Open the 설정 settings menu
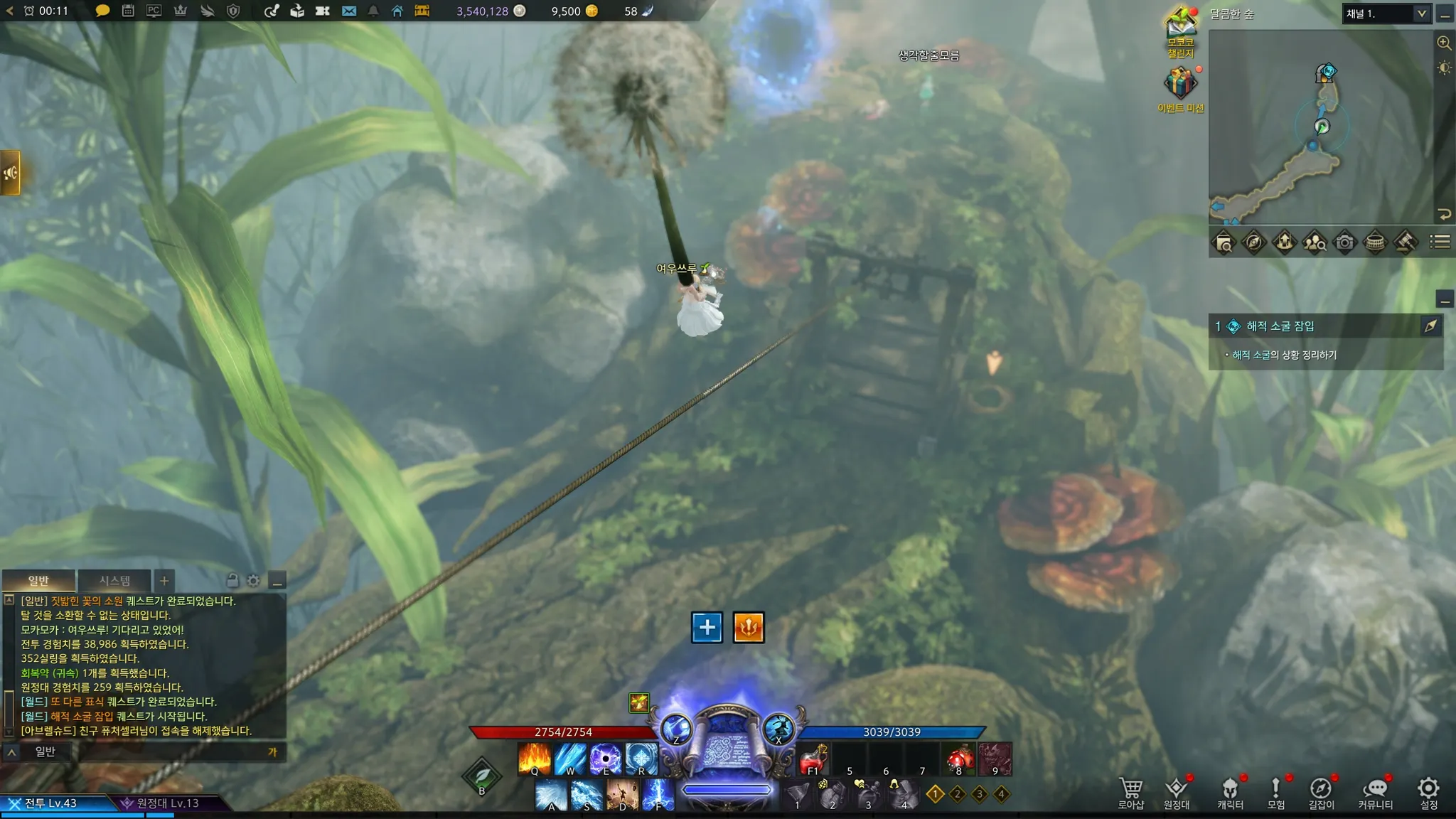Viewport: 1456px width, 819px height. tap(1428, 792)
